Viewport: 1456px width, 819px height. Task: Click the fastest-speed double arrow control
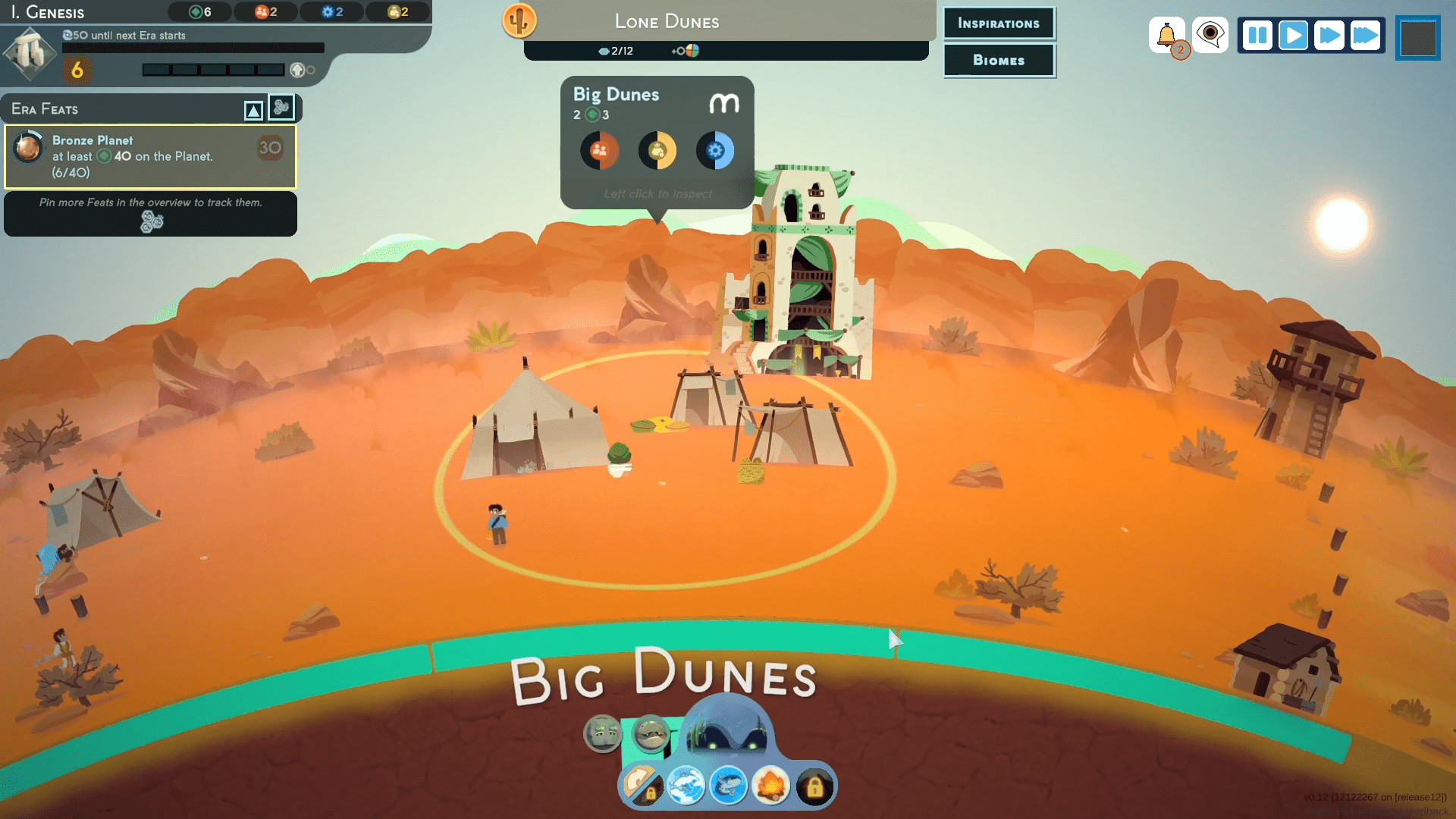click(x=1367, y=35)
